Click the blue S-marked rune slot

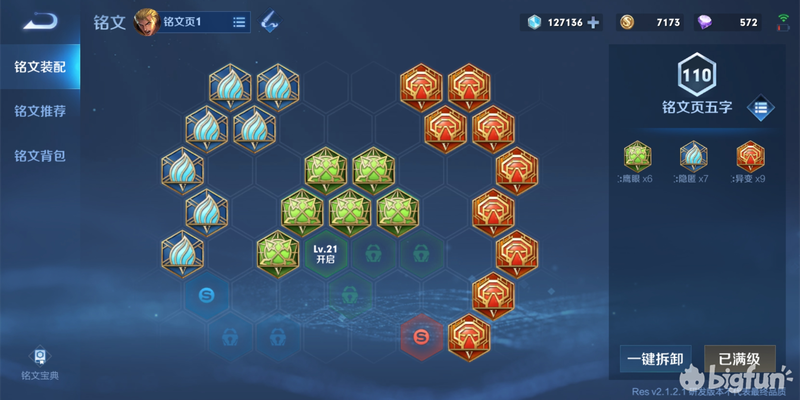206,295
